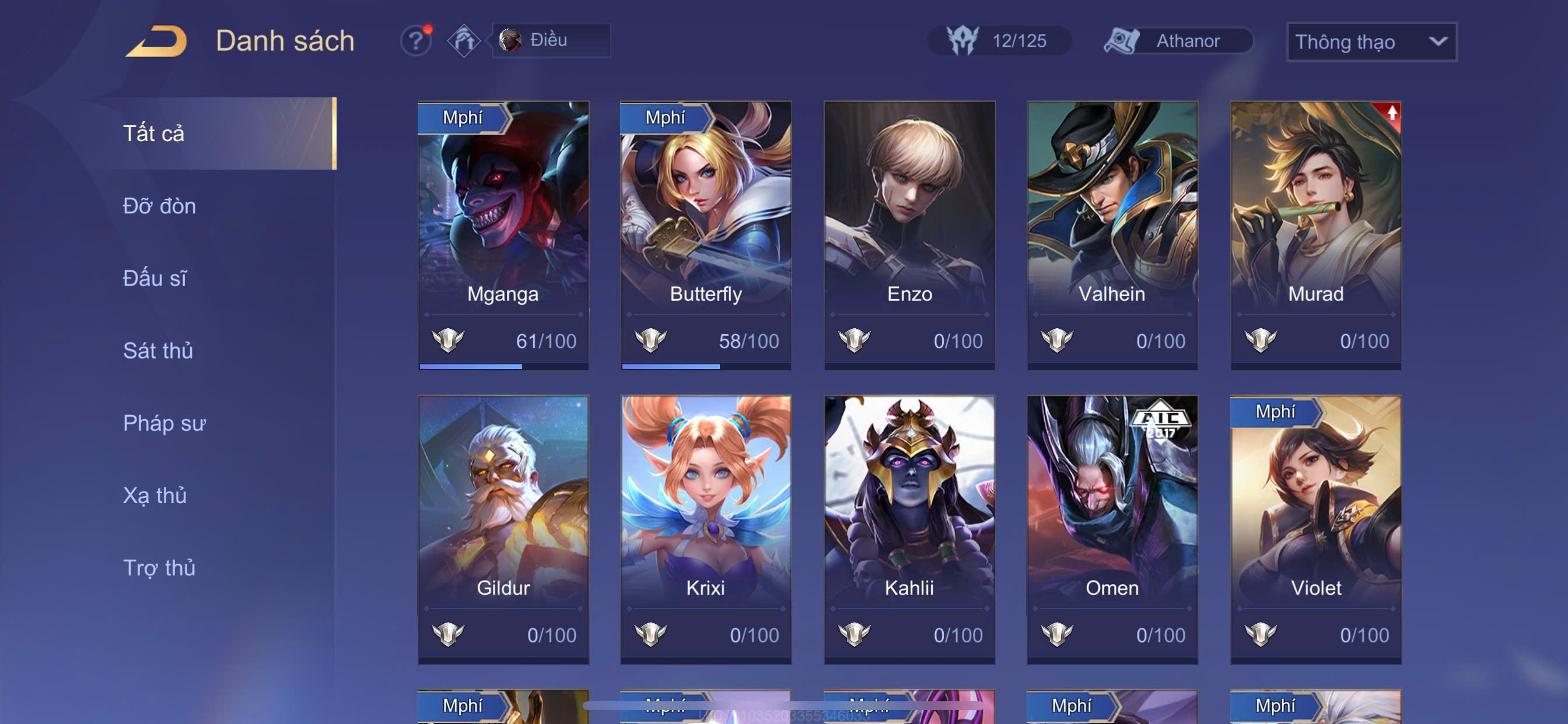Choose the Pháp sư category

click(164, 423)
